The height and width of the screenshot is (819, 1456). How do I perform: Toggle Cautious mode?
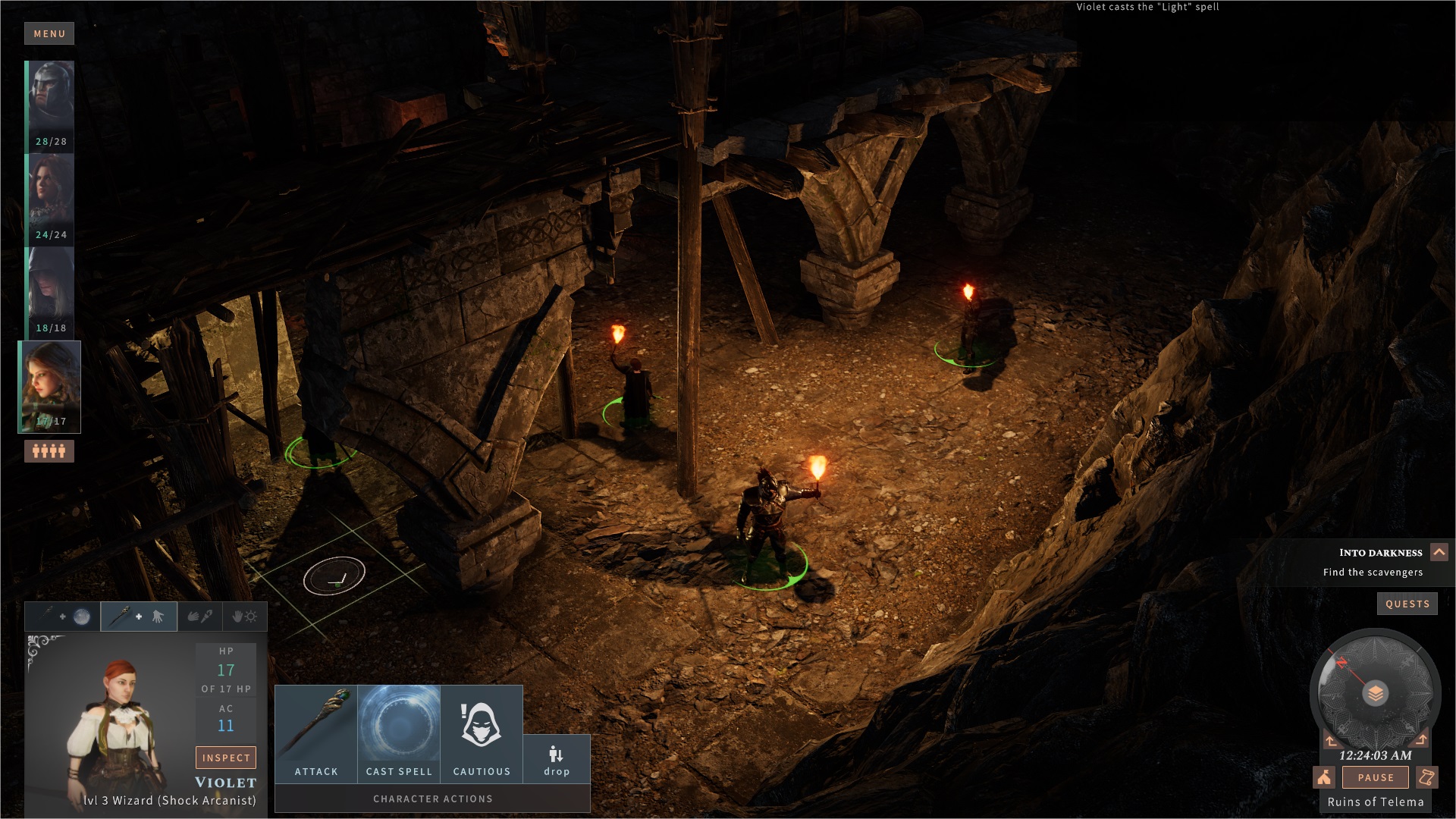tap(482, 733)
